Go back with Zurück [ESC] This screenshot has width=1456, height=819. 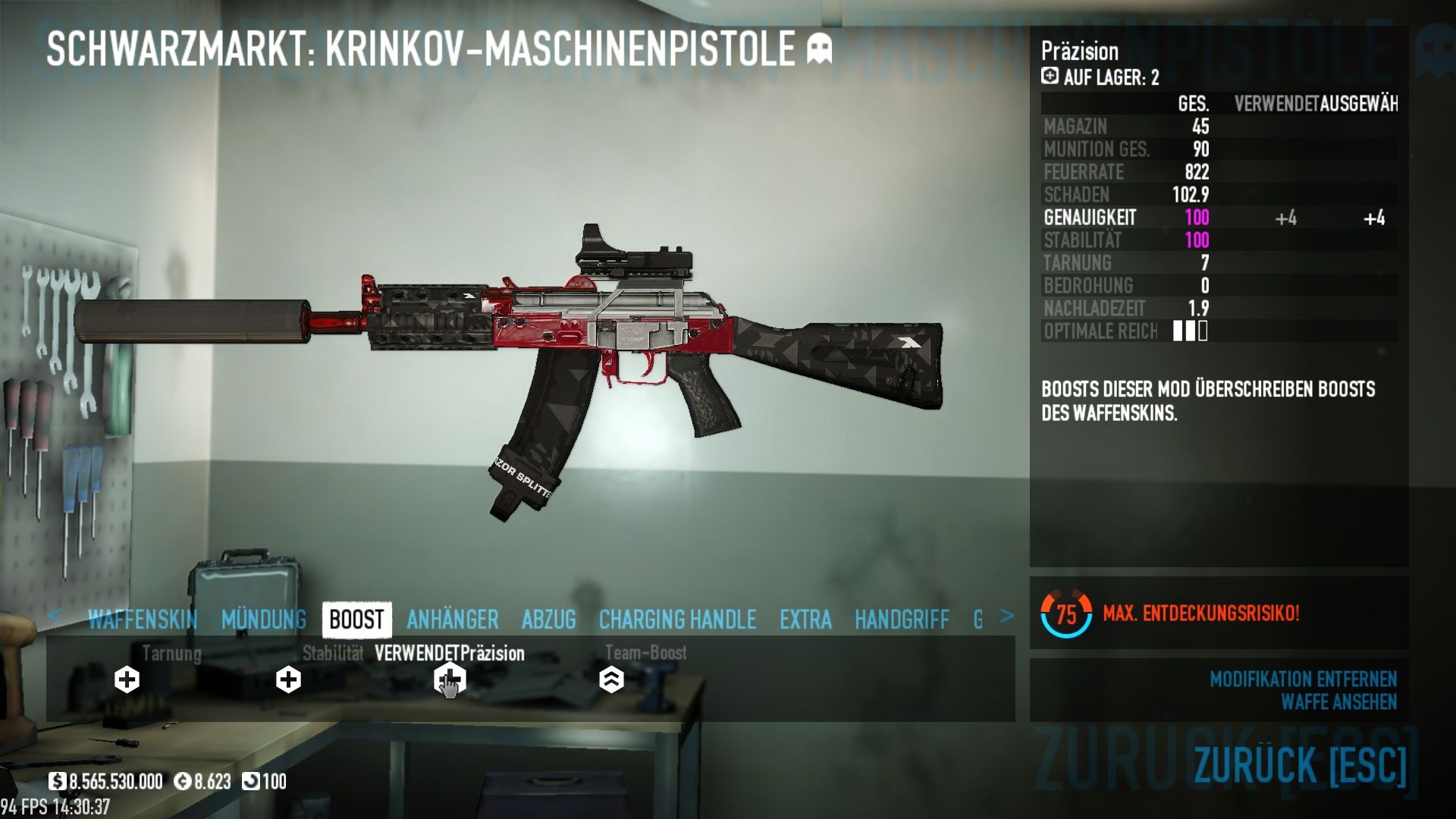[1300, 764]
